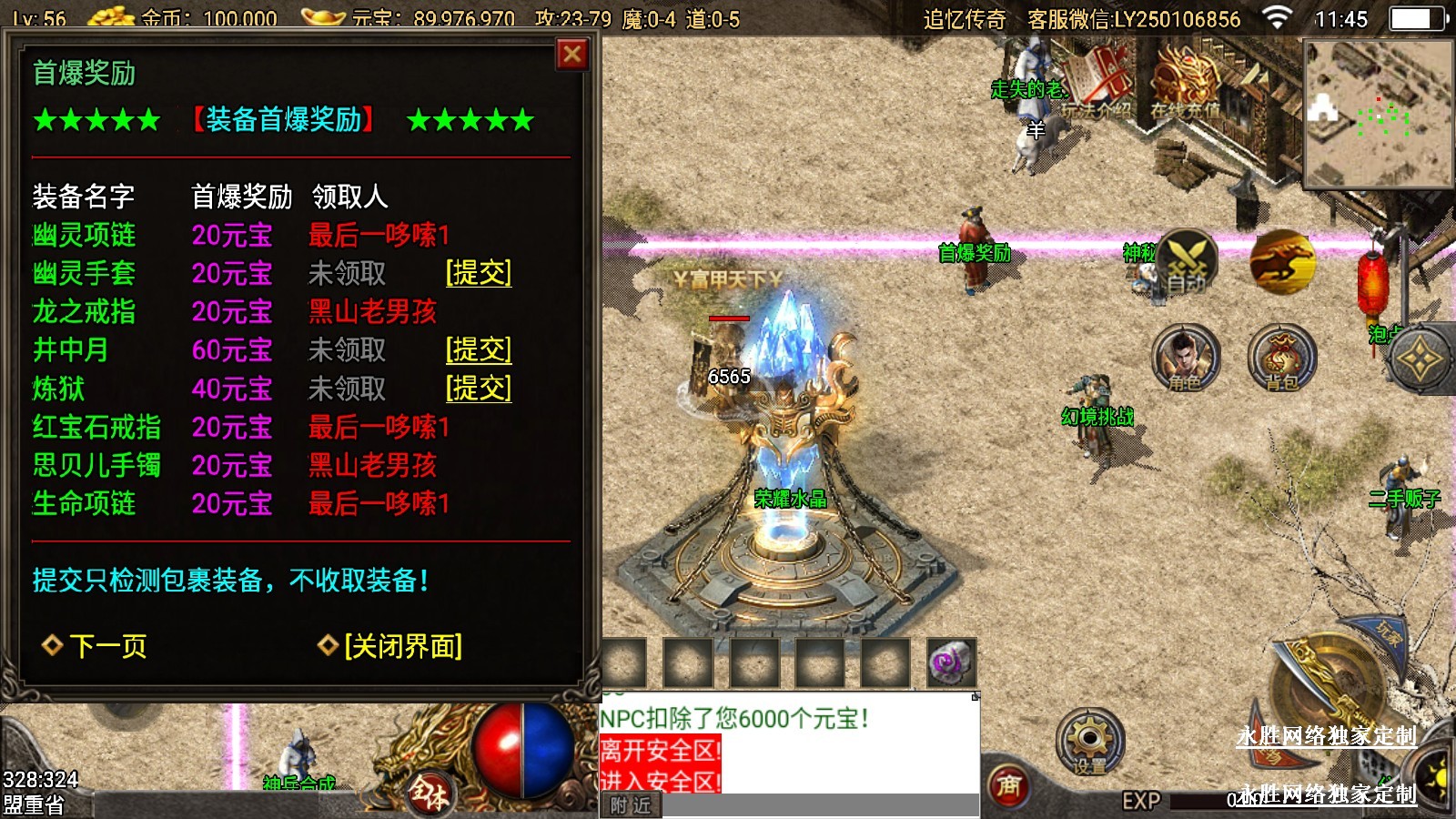Close the 首爆奖励 panel with the X

coord(572,55)
